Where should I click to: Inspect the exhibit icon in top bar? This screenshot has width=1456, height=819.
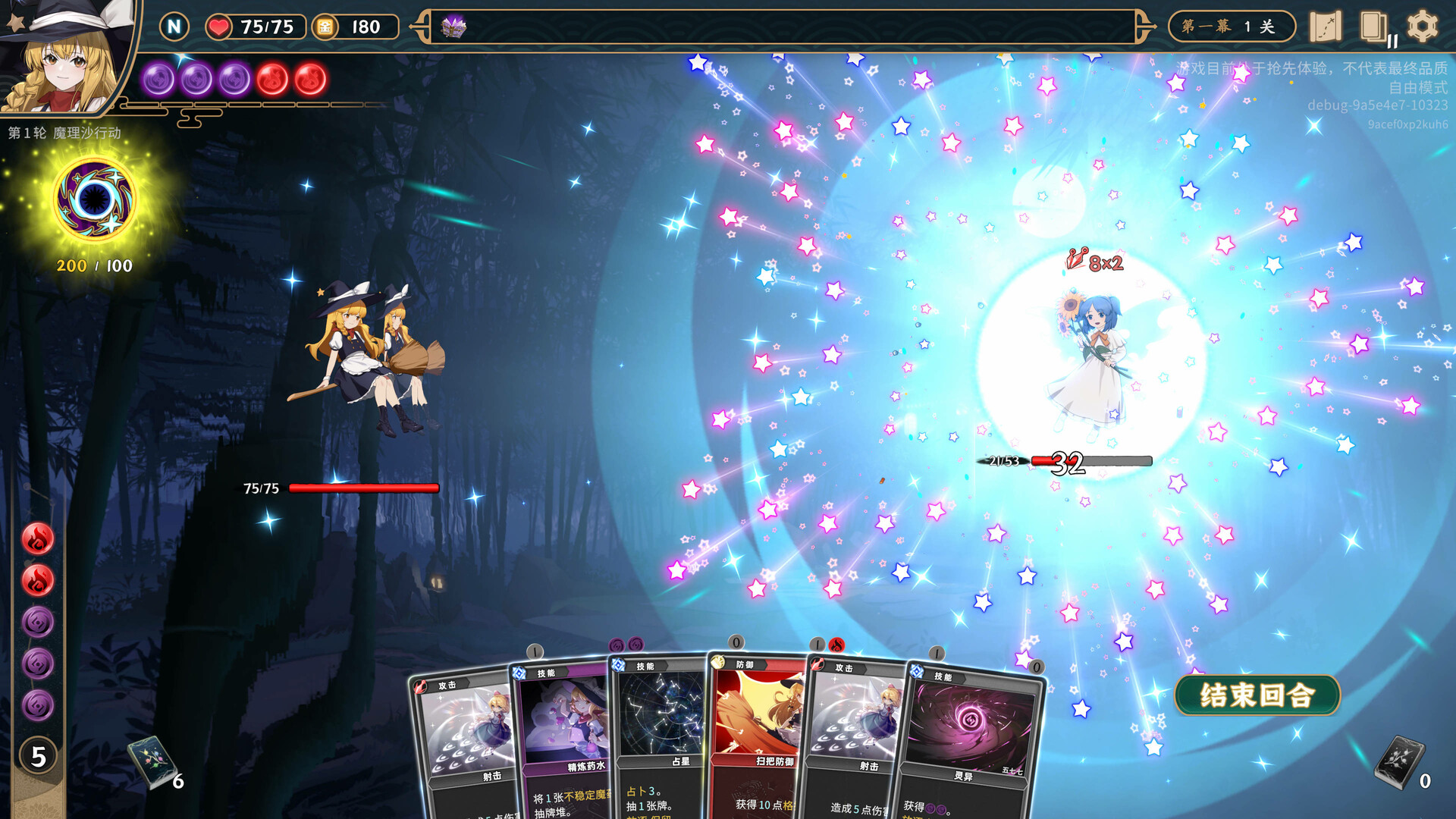pyautogui.click(x=453, y=27)
